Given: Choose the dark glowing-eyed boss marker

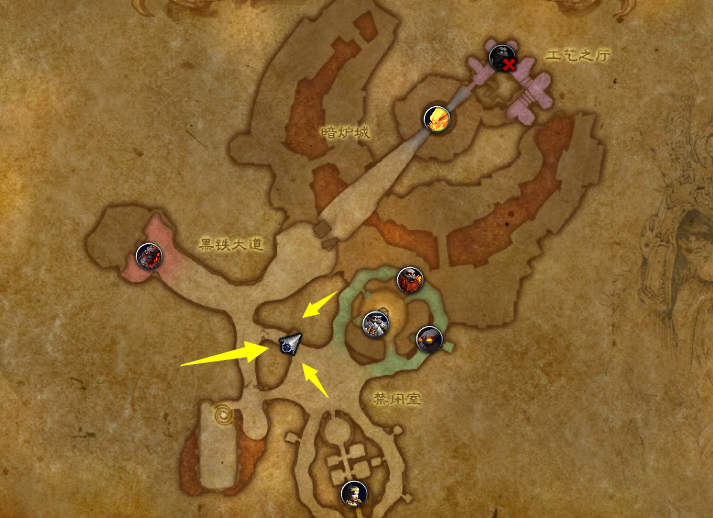Looking at the screenshot, I should (430, 338).
